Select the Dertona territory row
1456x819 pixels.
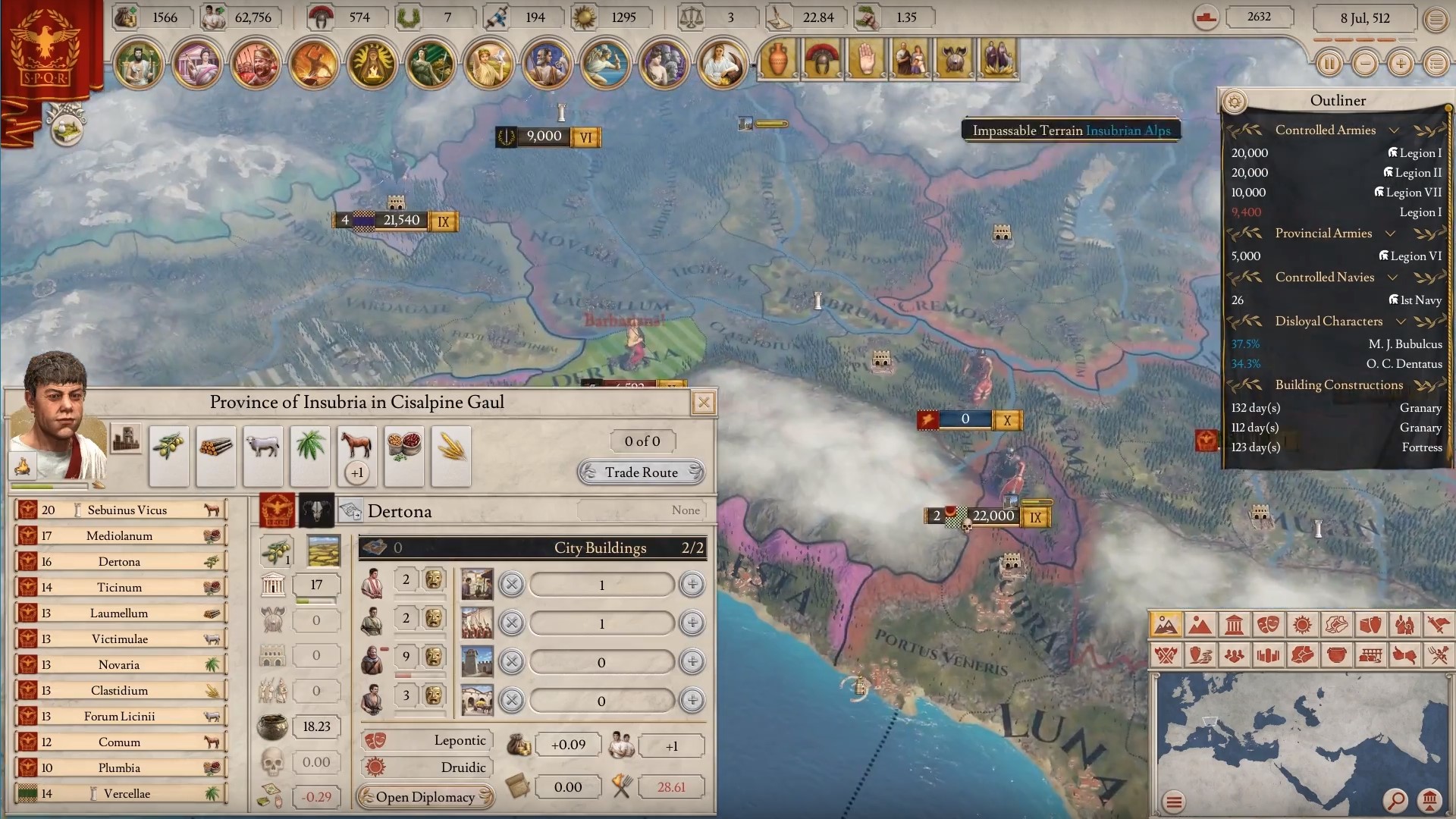pyautogui.click(x=120, y=562)
